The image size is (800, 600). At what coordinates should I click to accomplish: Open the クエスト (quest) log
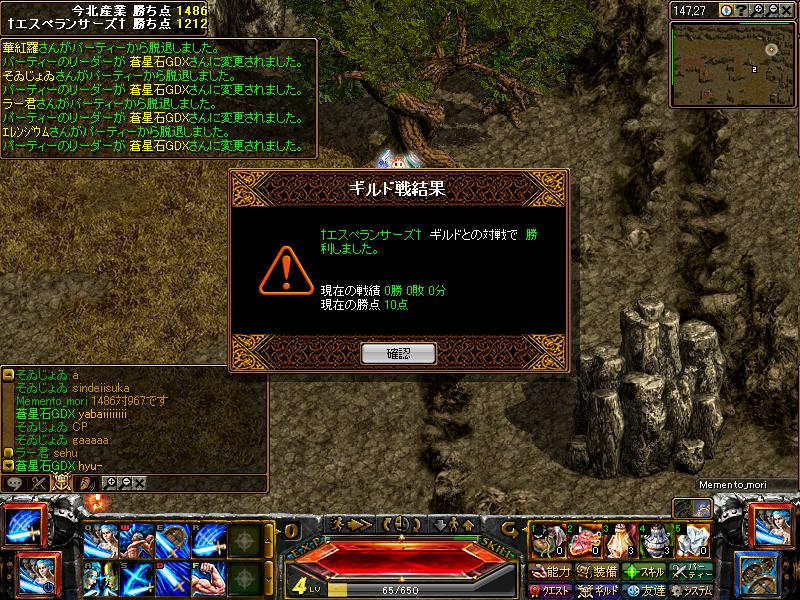click(550, 590)
